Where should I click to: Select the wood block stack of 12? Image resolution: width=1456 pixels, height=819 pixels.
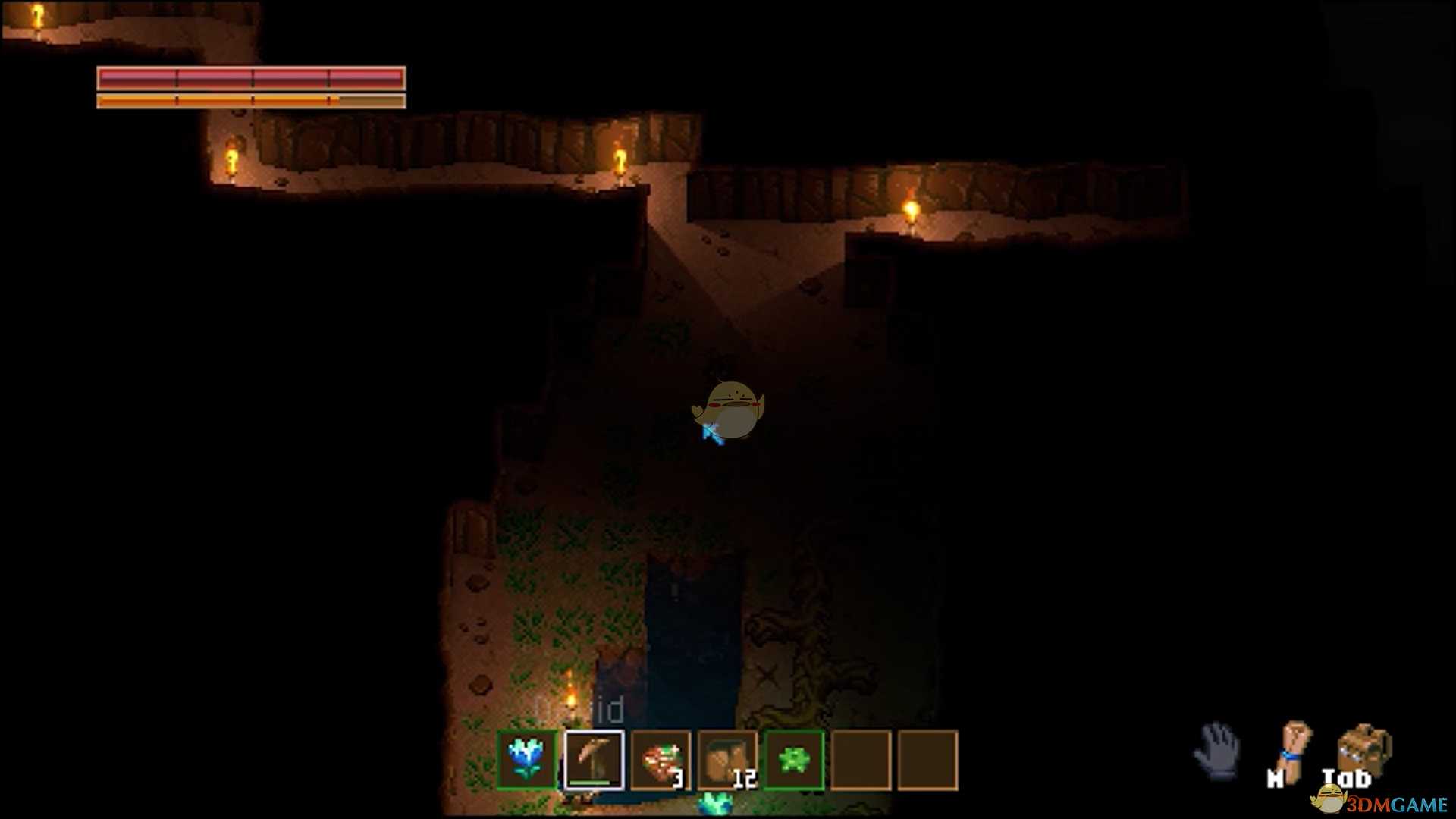tap(727, 759)
